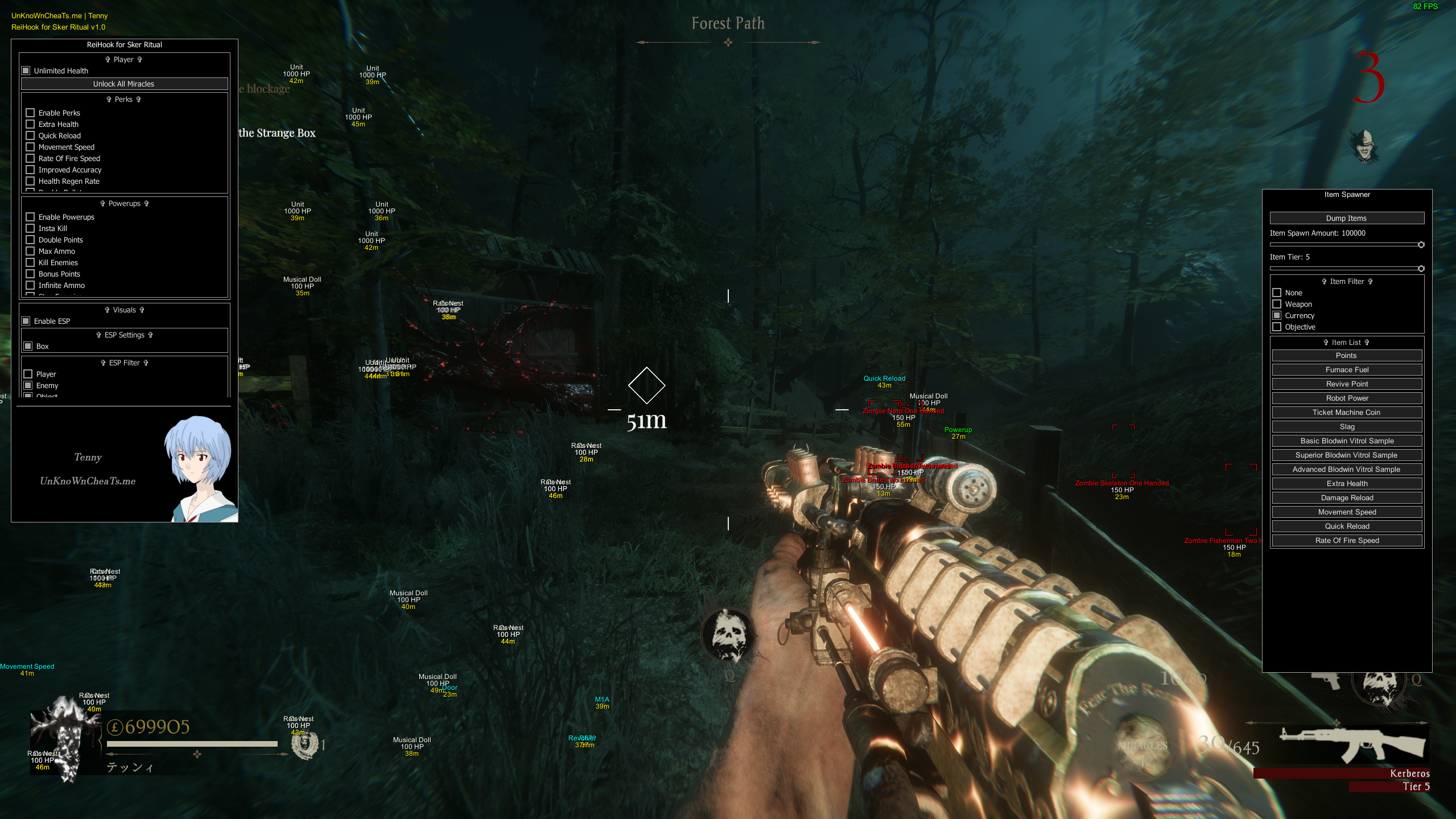This screenshot has height=819, width=1456.
Task: Turn on Insta Kill powerup
Action: (x=30, y=228)
